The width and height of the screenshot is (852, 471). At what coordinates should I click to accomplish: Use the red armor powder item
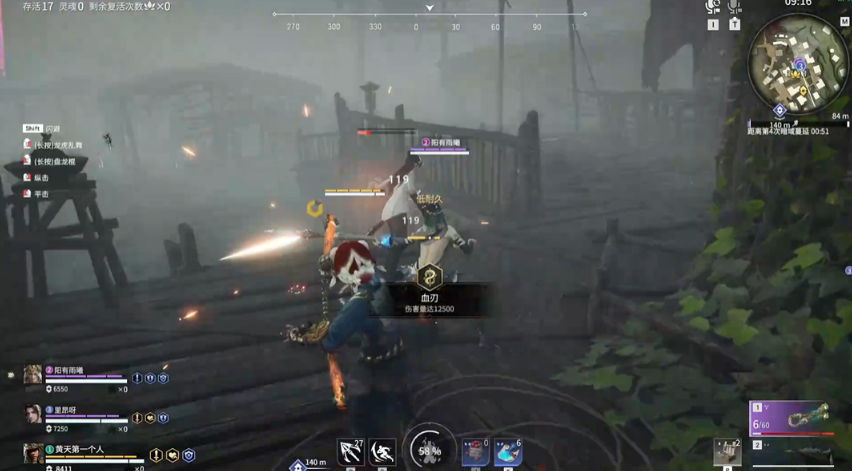pyautogui.click(x=475, y=452)
